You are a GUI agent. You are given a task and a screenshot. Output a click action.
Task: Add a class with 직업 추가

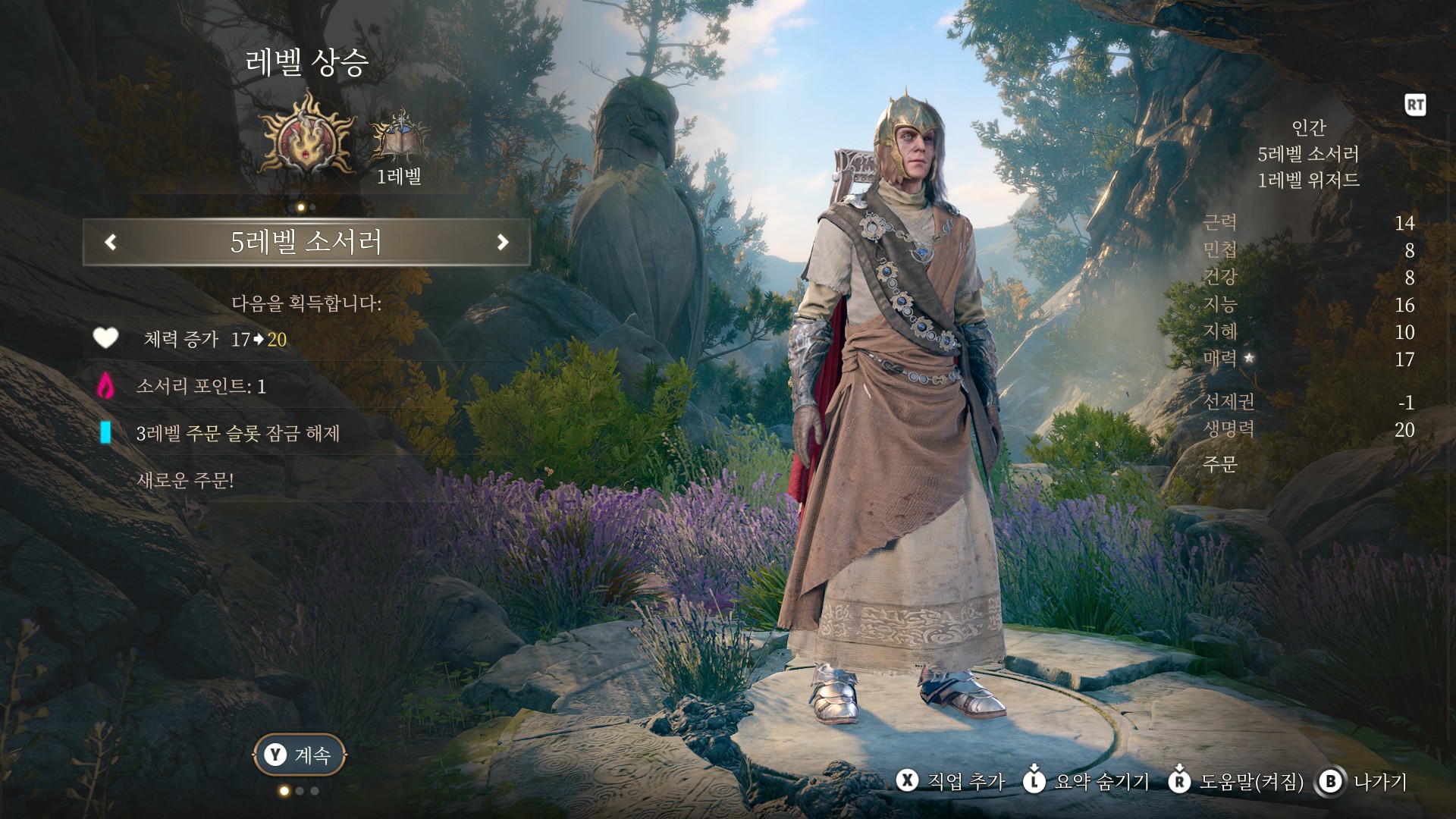coord(951,781)
